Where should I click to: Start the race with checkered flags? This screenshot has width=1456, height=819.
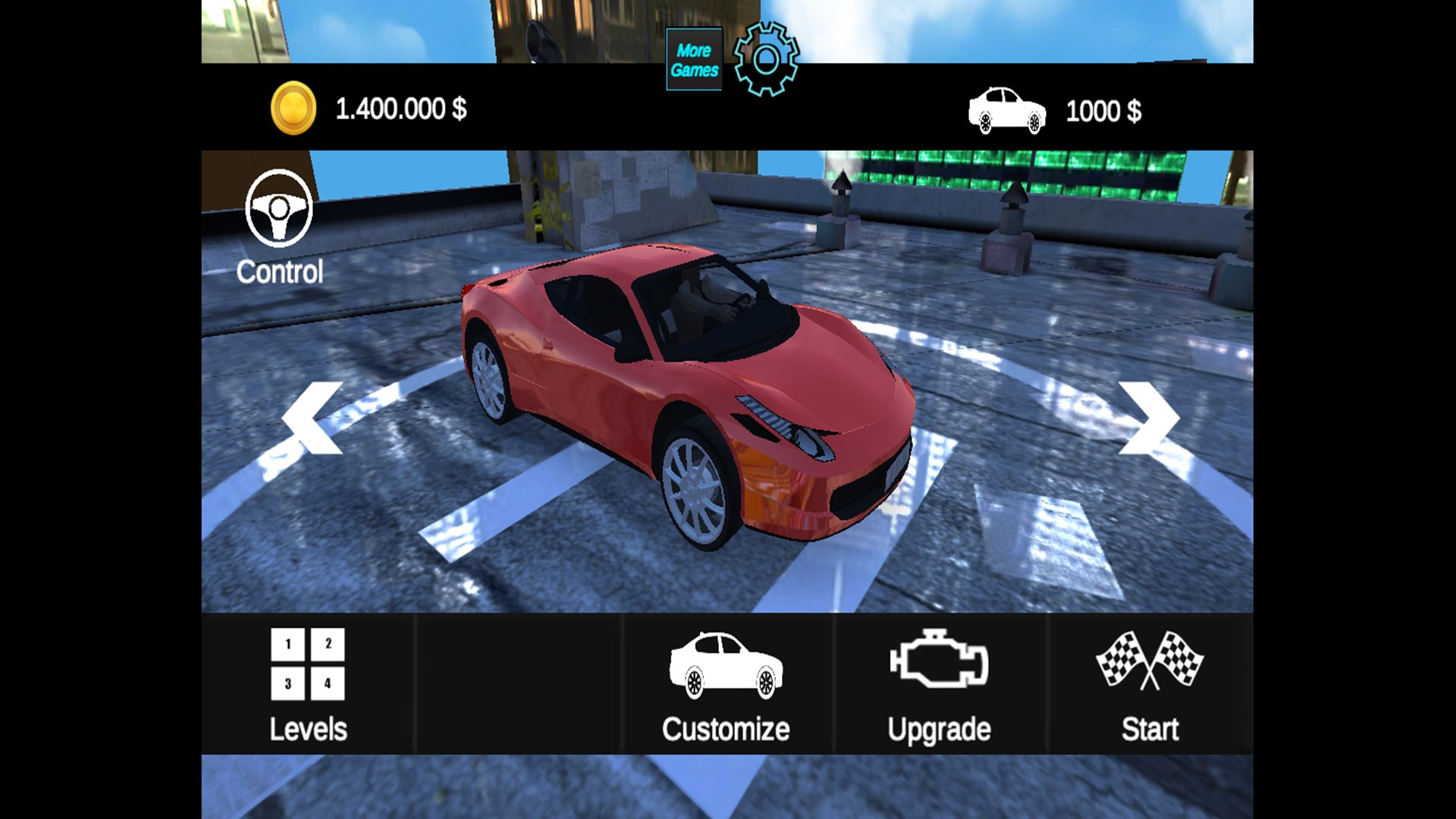pos(1150,684)
